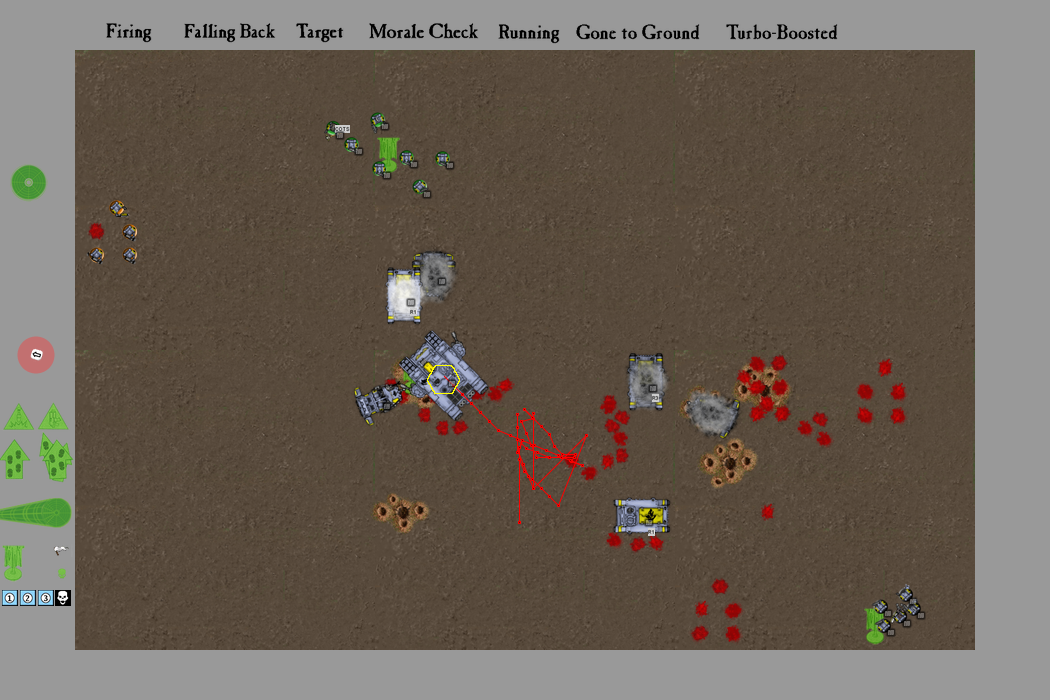Select the white skull casualty icon
Image resolution: width=1050 pixels, height=700 pixels.
62,598
